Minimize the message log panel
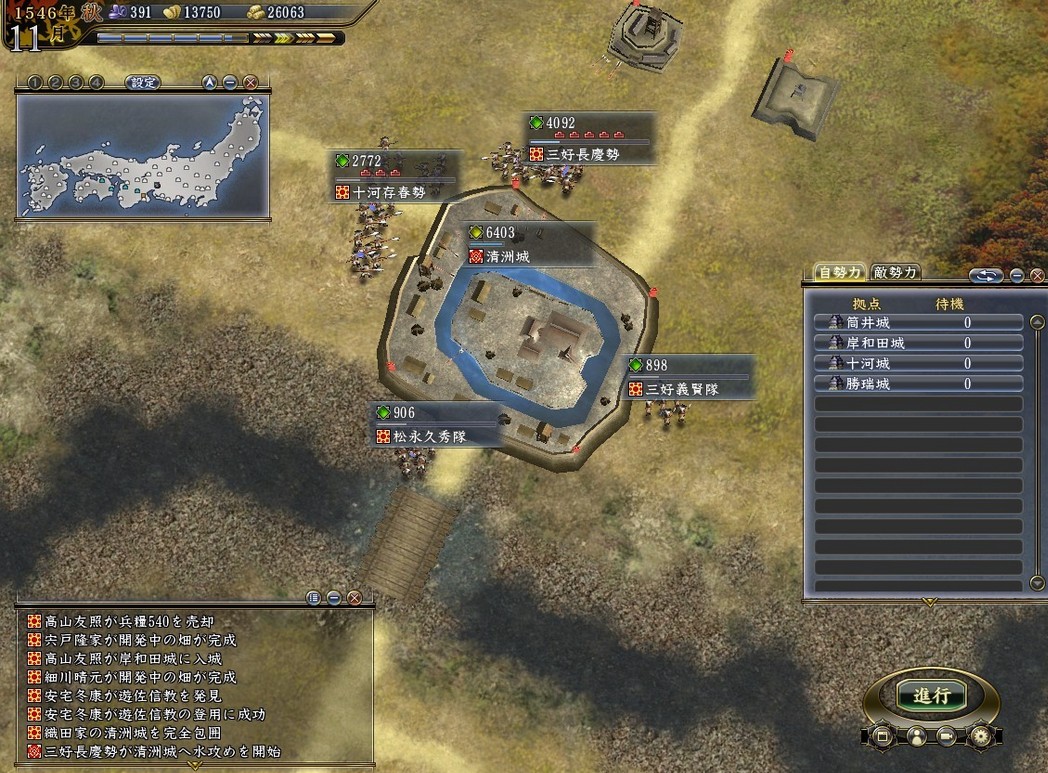This screenshot has height=773, width=1048. coord(334,598)
